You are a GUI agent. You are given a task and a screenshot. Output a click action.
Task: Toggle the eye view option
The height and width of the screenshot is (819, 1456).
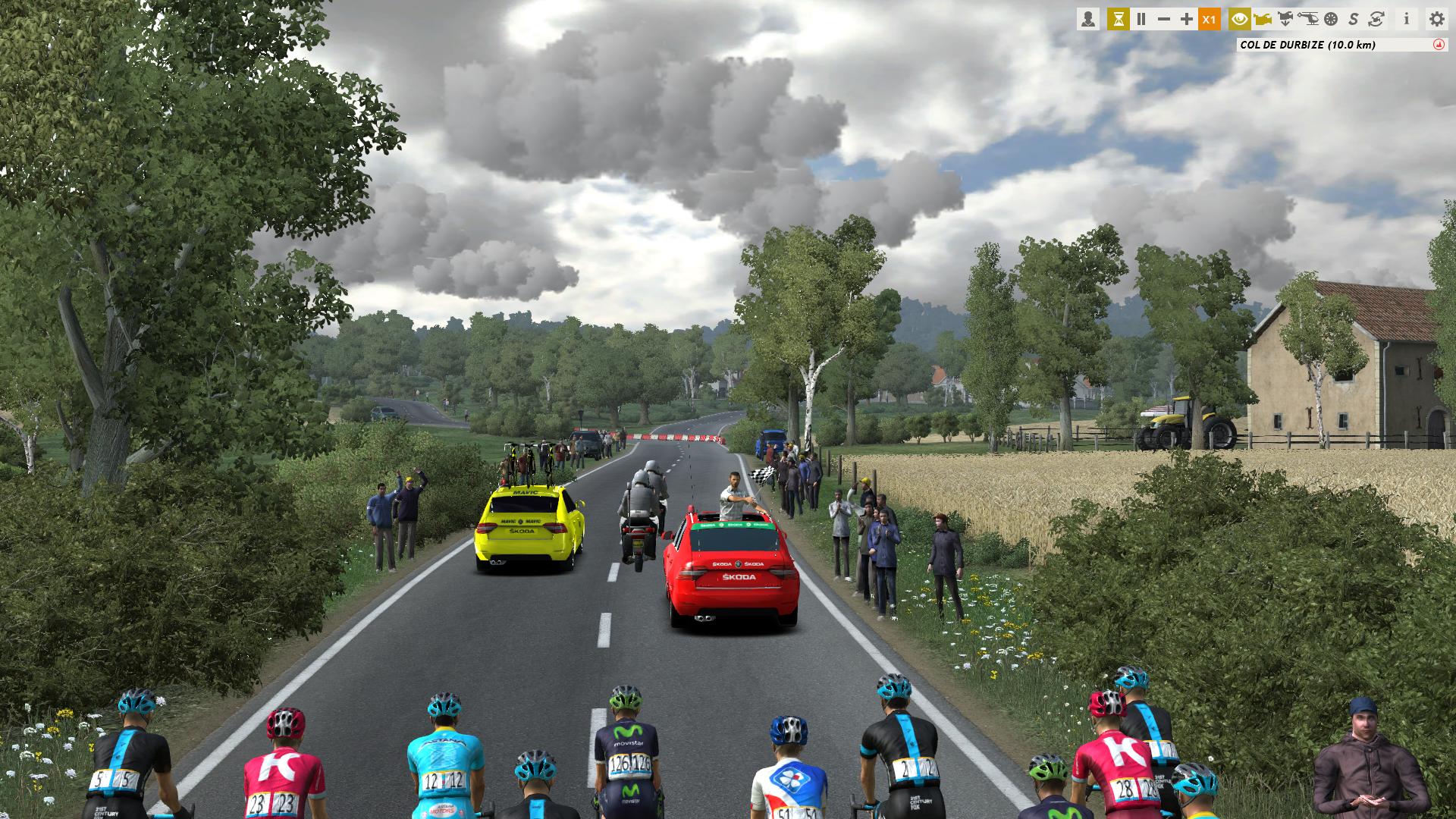(x=1240, y=20)
